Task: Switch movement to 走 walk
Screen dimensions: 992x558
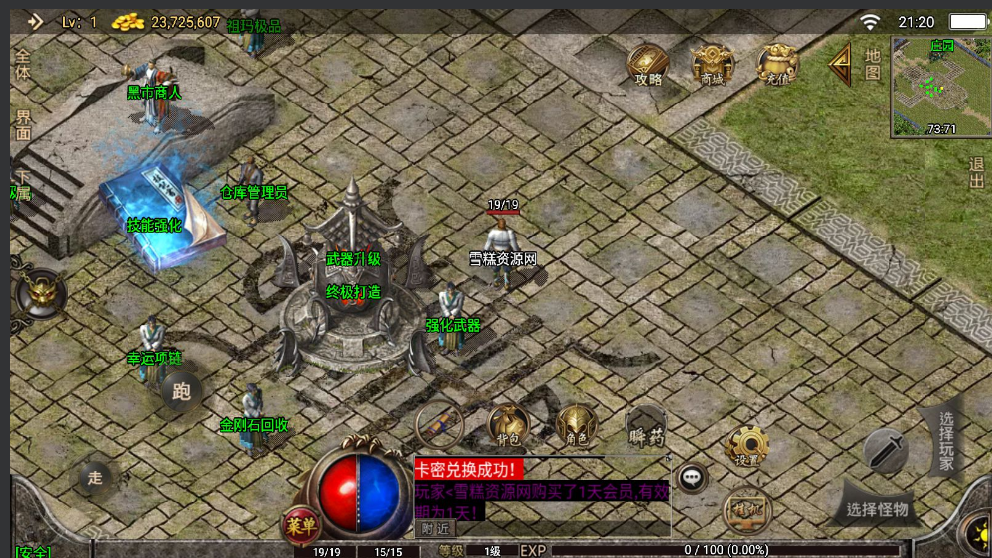Action: coord(95,477)
